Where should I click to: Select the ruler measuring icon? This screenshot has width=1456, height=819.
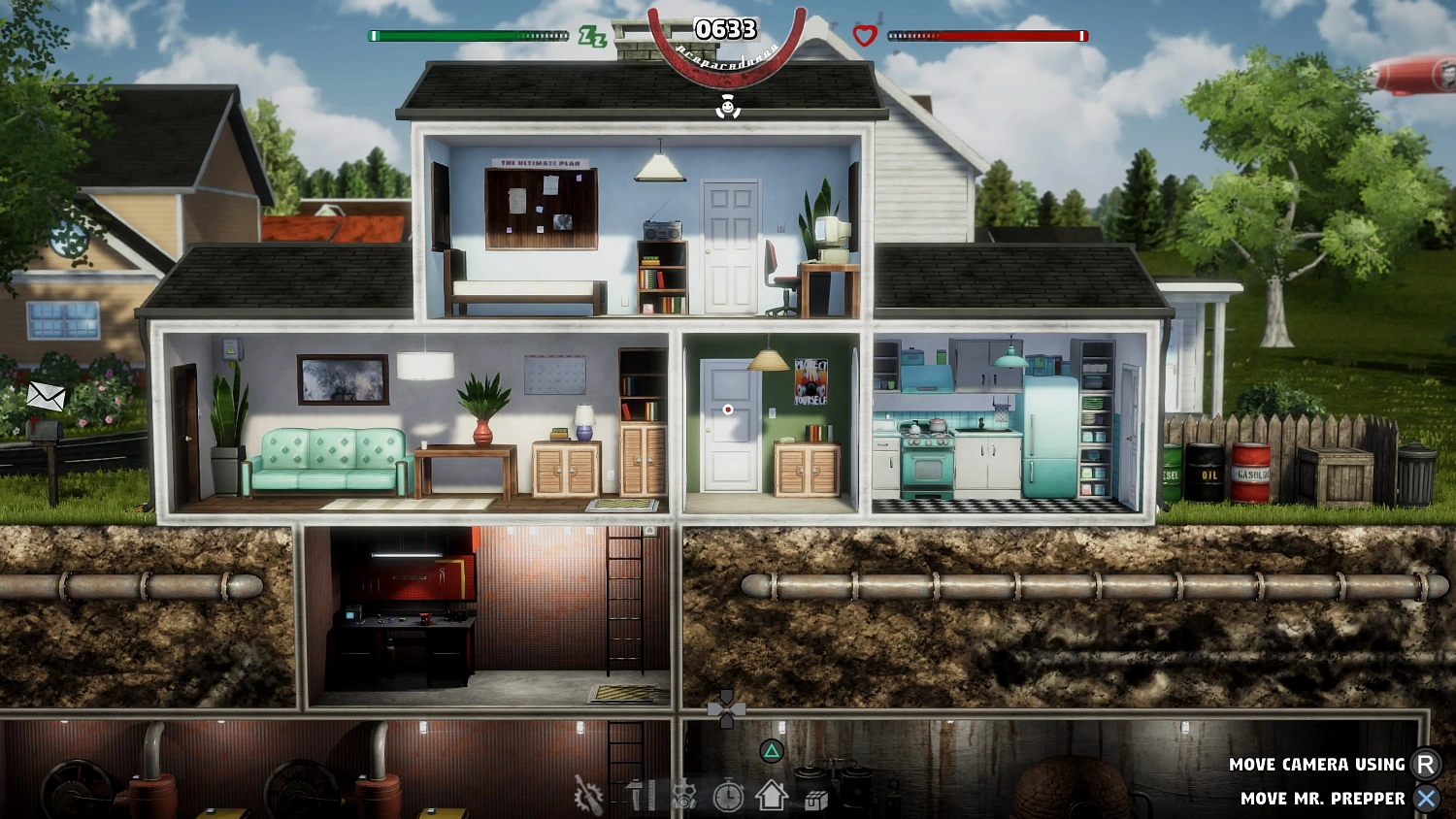click(x=651, y=794)
